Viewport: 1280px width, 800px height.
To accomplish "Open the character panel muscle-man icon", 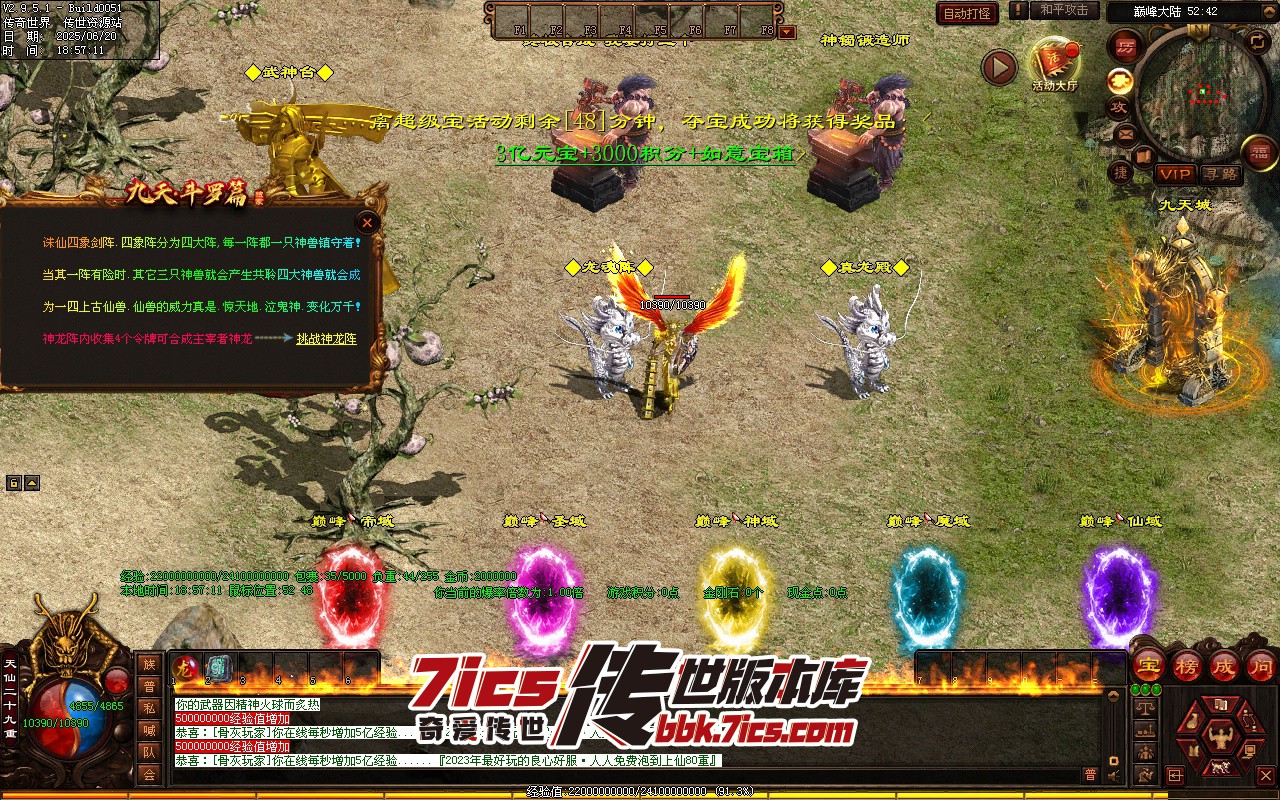I will [x=1218, y=738].
